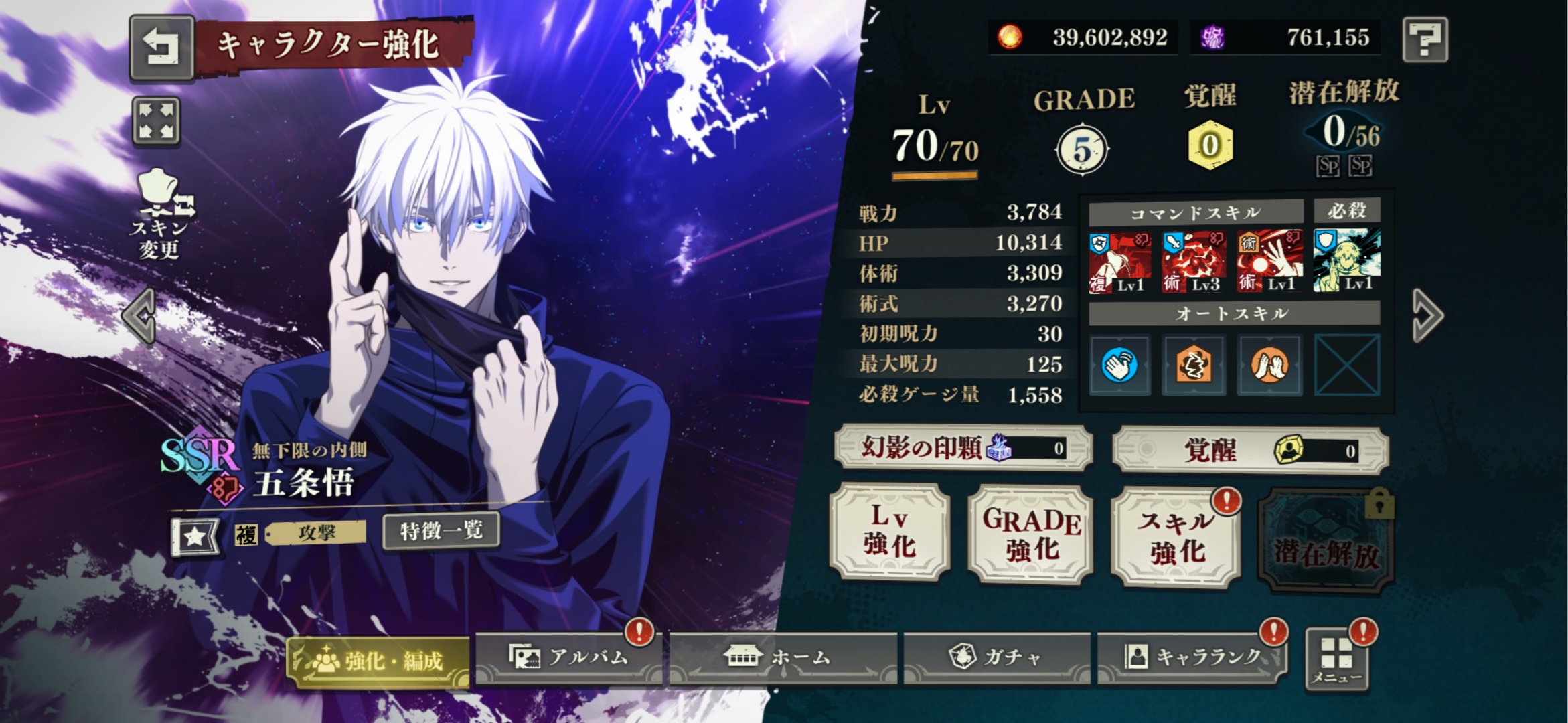This screenshot has height=723, width=1568.
Task: Select the locked 潜在解放 button
Action: pos(1326,541)
